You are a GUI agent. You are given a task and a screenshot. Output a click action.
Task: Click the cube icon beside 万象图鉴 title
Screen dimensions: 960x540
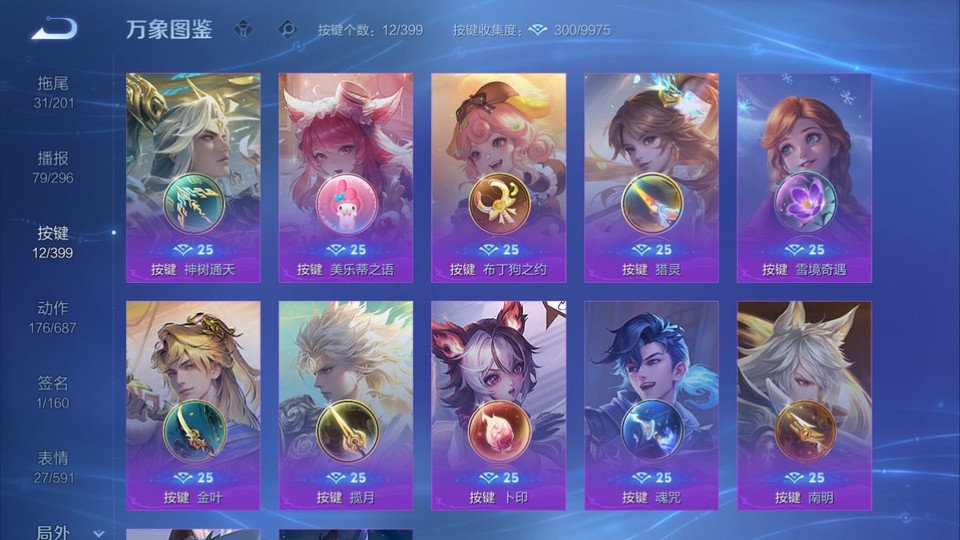tap(243, 29)
